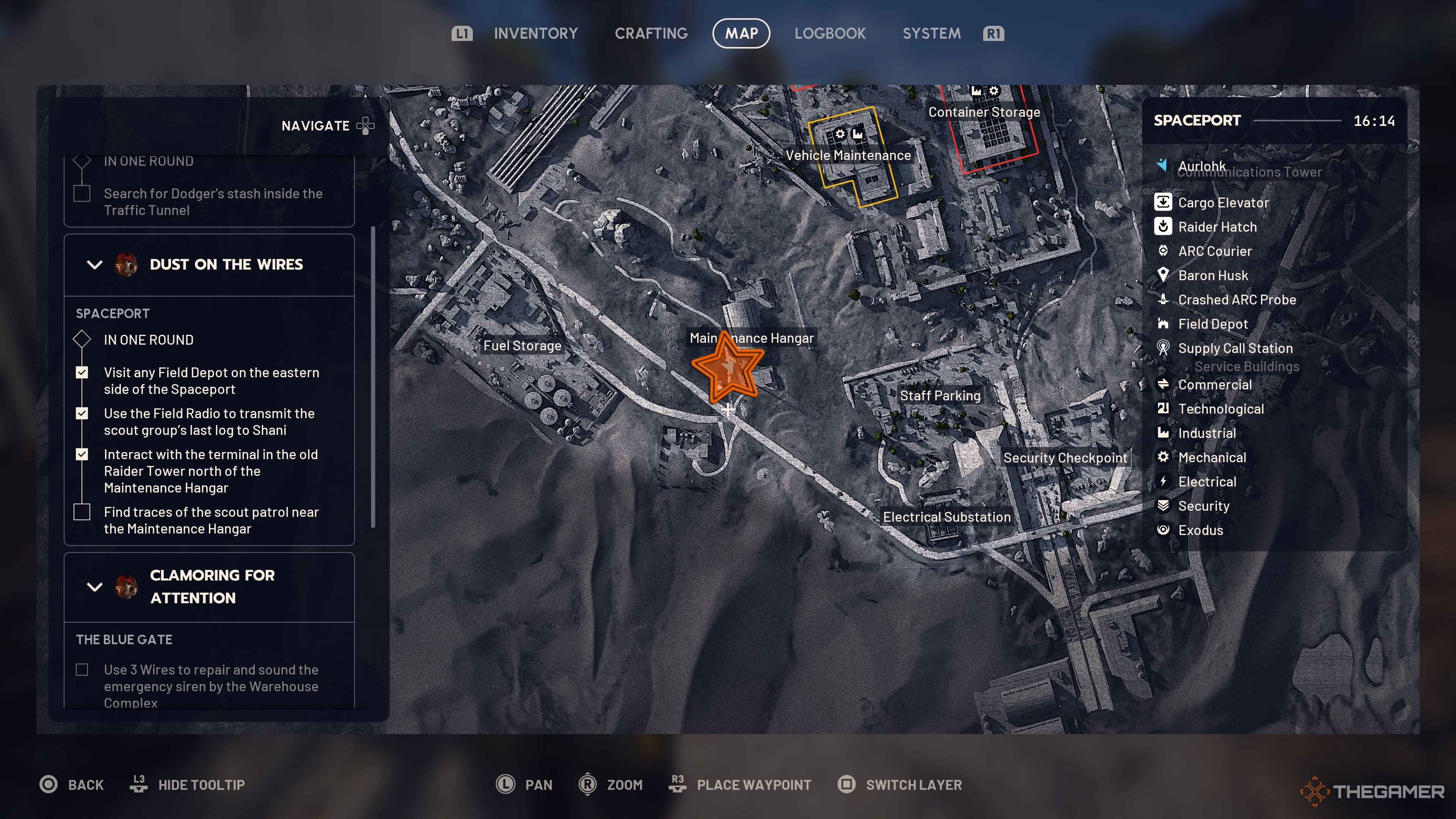Open the System tab

click(x=931, y=33)
